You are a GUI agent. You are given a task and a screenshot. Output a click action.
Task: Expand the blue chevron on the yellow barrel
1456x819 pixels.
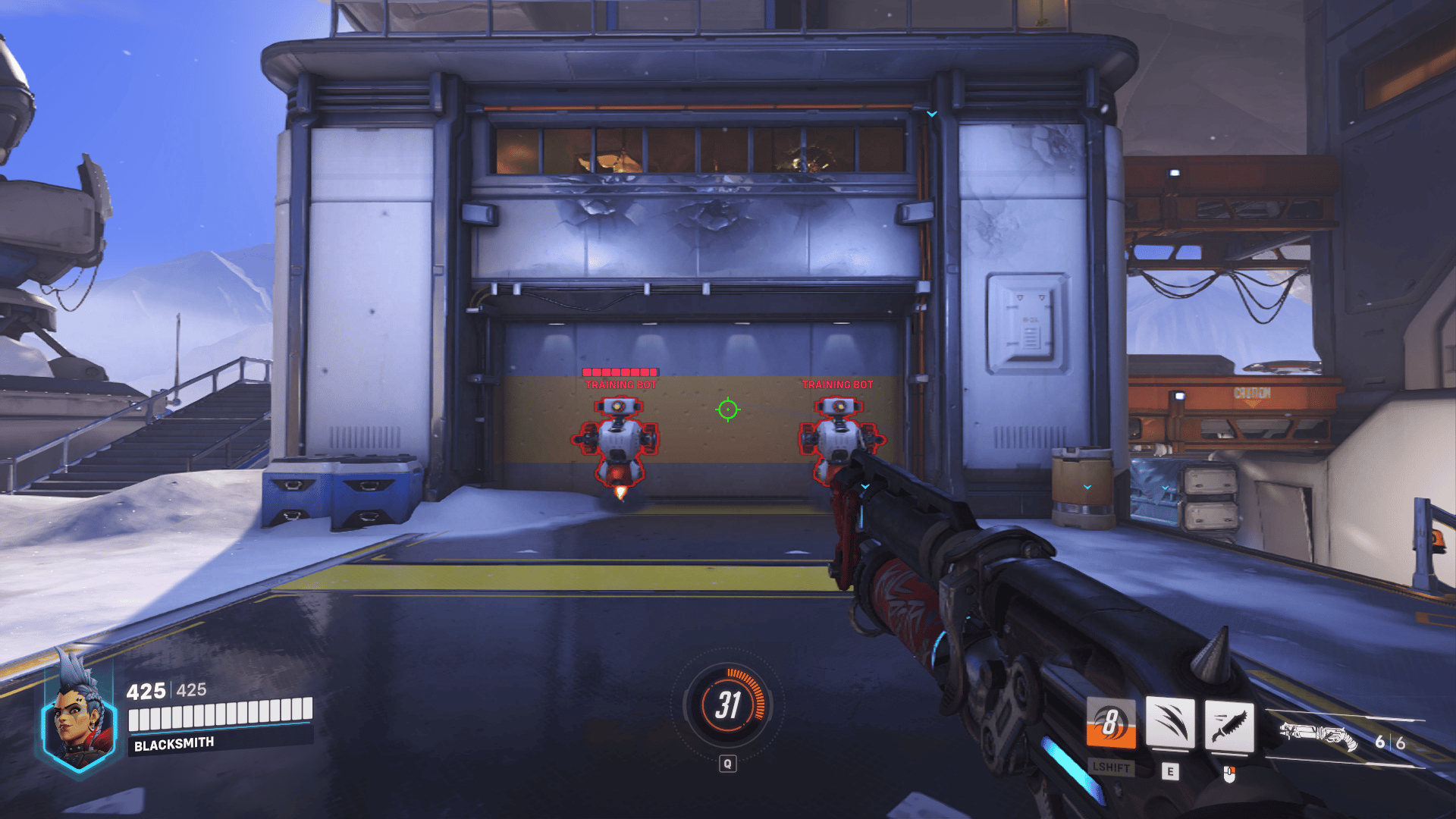click(1087, 487)
